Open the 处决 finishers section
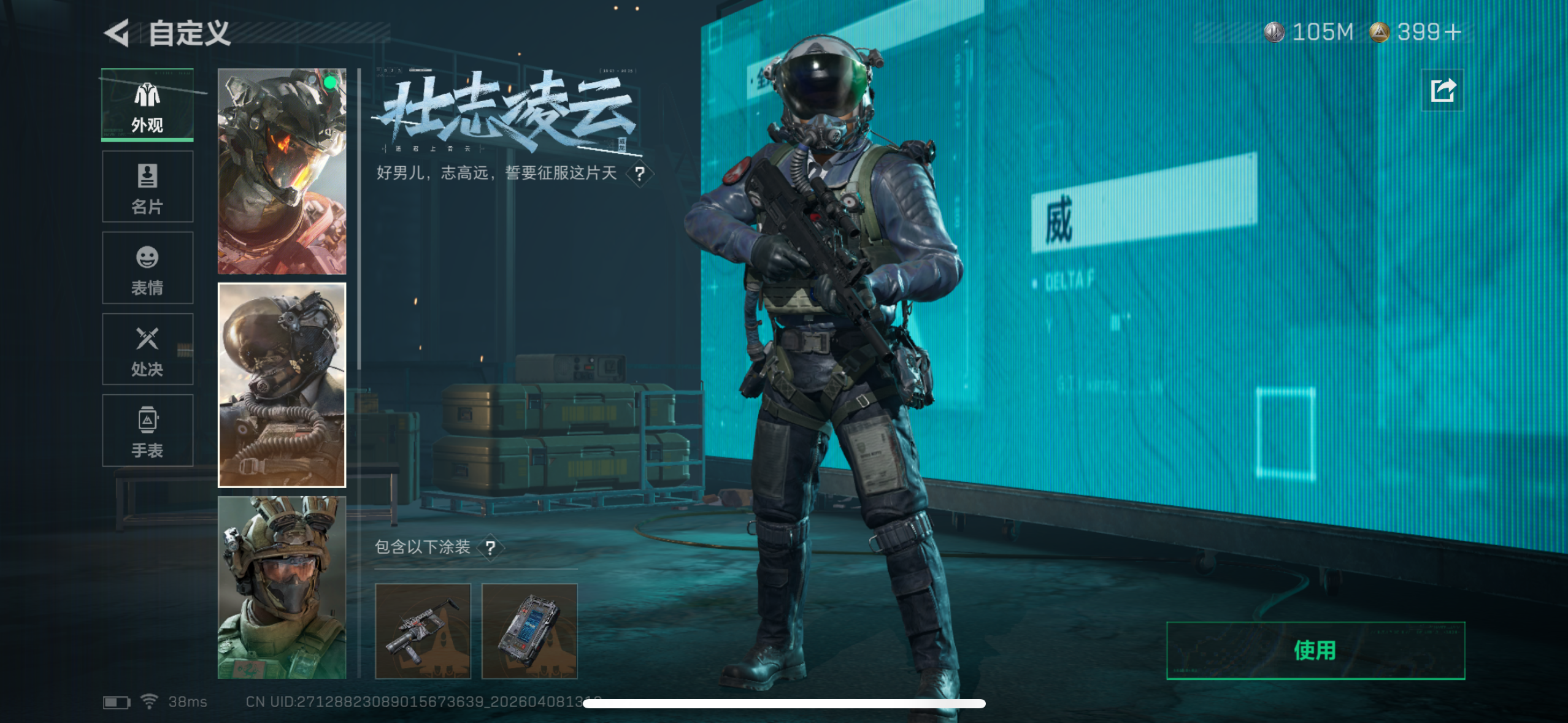Screen dimensions: 1568x723 147,349
